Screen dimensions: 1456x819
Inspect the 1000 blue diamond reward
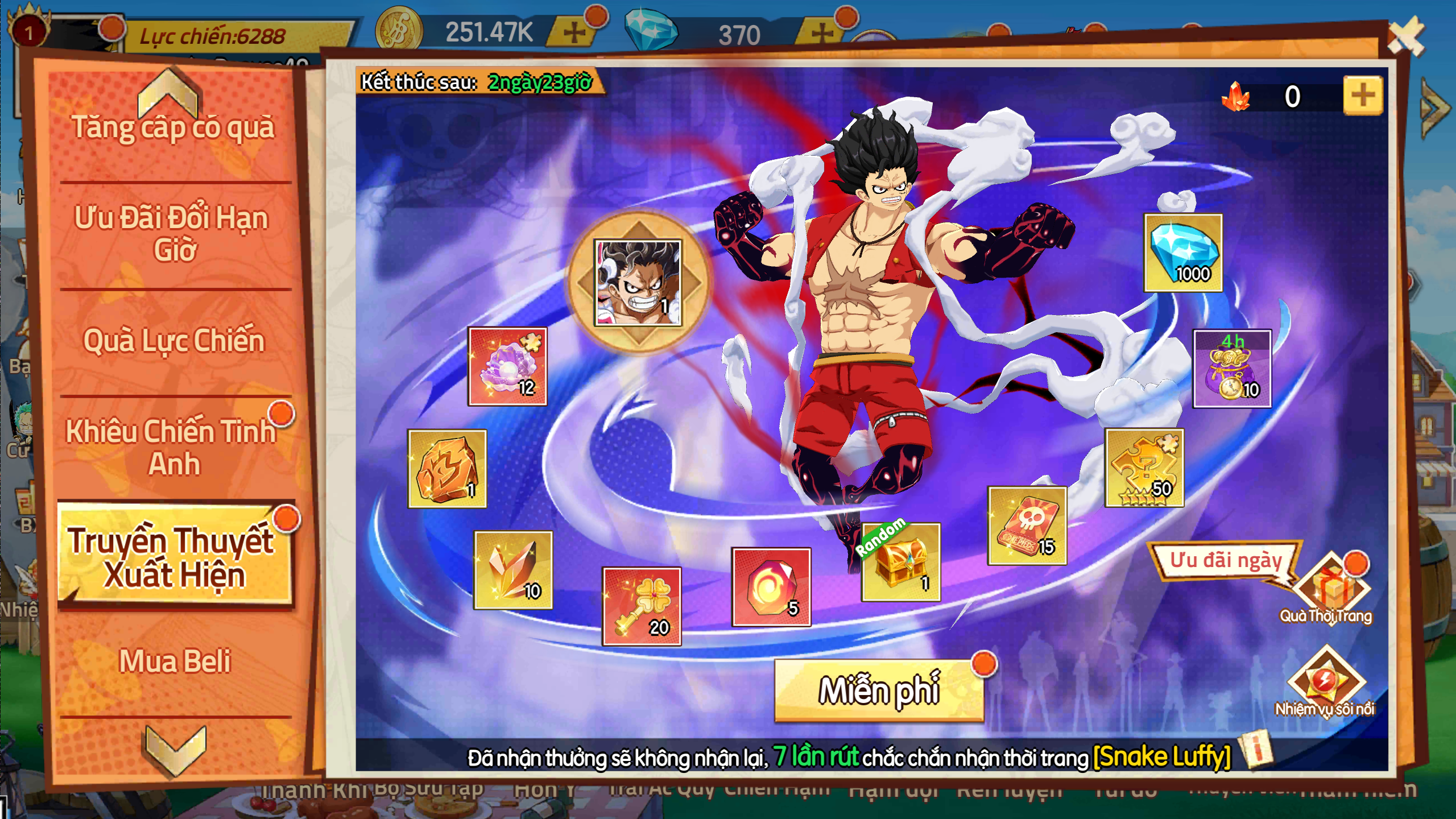pos(1183,253)
